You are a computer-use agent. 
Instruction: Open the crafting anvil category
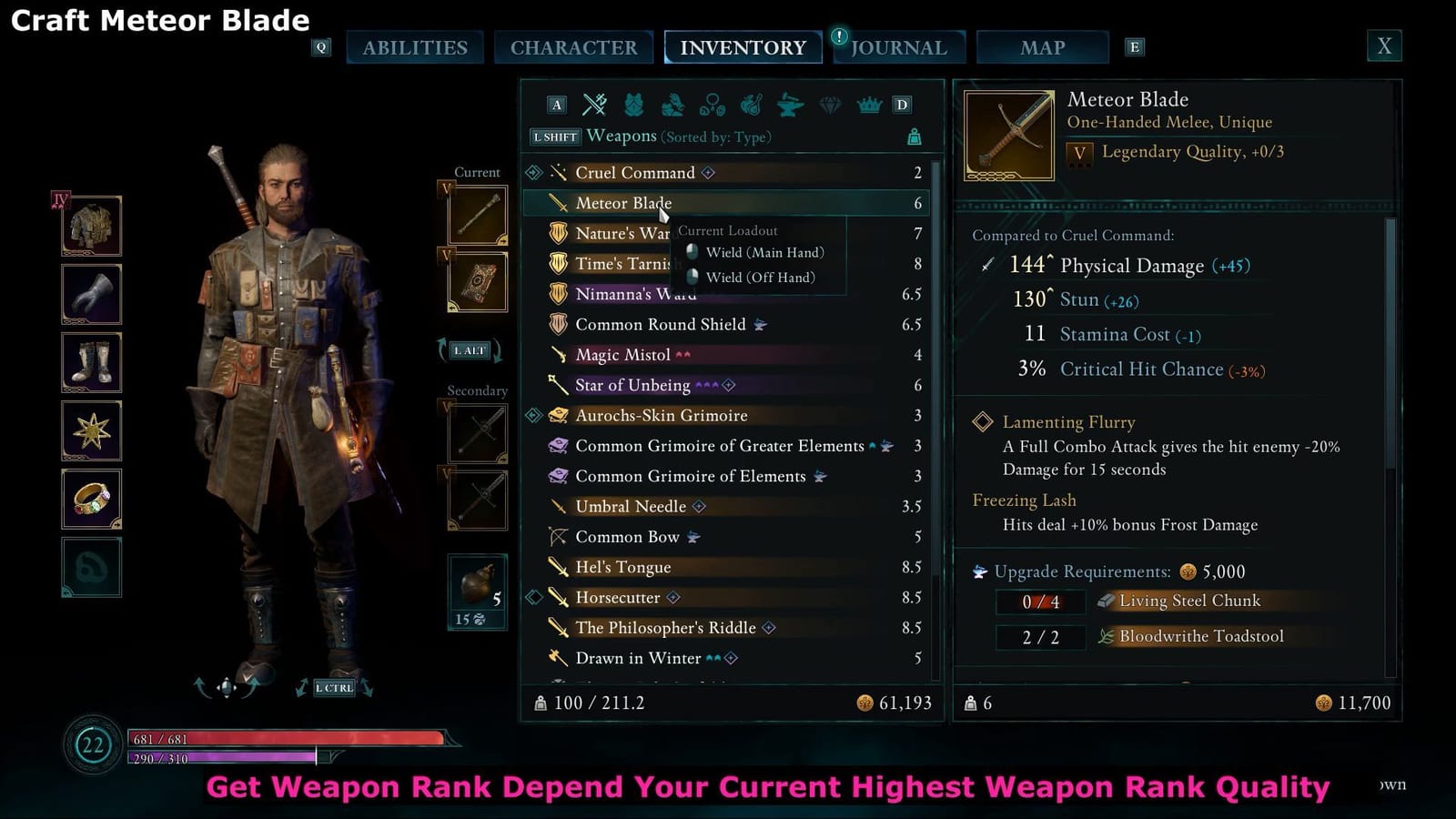point(788,105)
